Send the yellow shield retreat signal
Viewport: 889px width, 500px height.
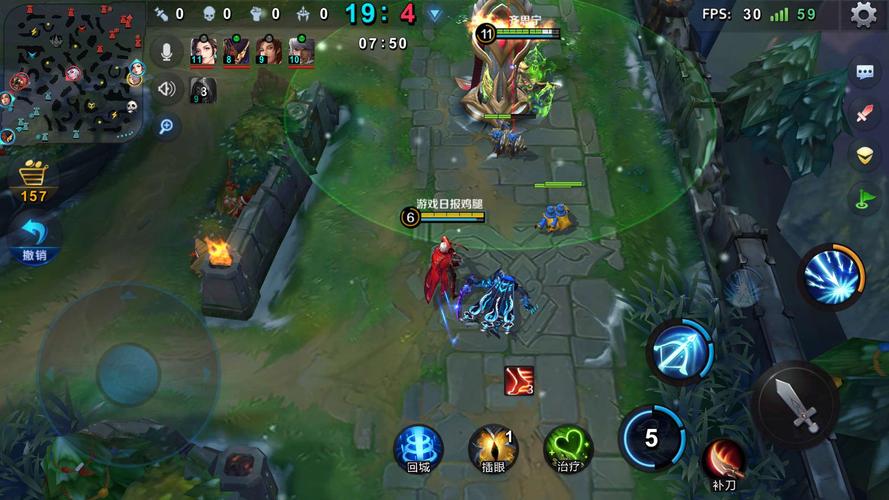(864, 155)
